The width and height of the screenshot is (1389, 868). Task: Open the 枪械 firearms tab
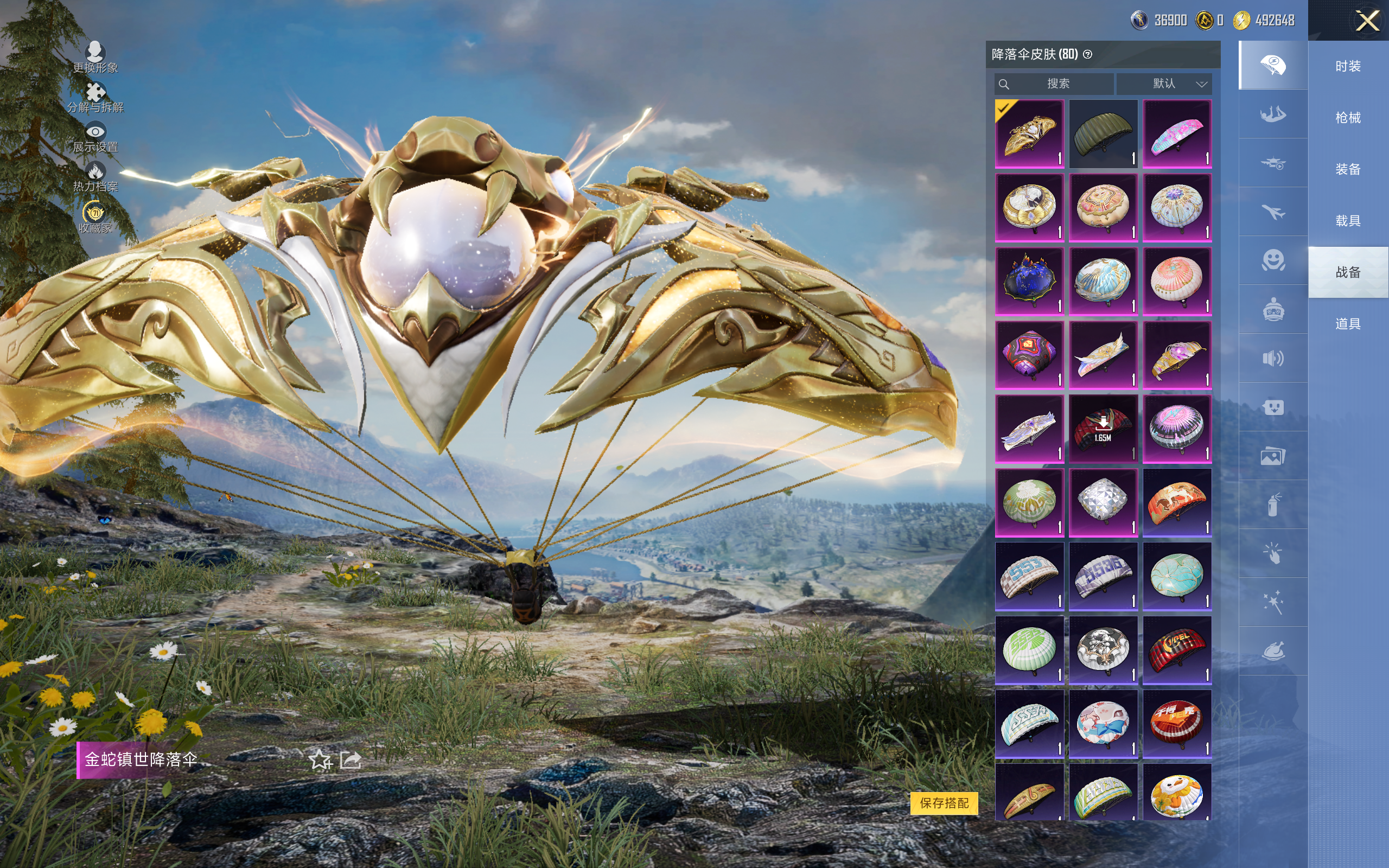pyautogui.click(x=1348, y=118)
